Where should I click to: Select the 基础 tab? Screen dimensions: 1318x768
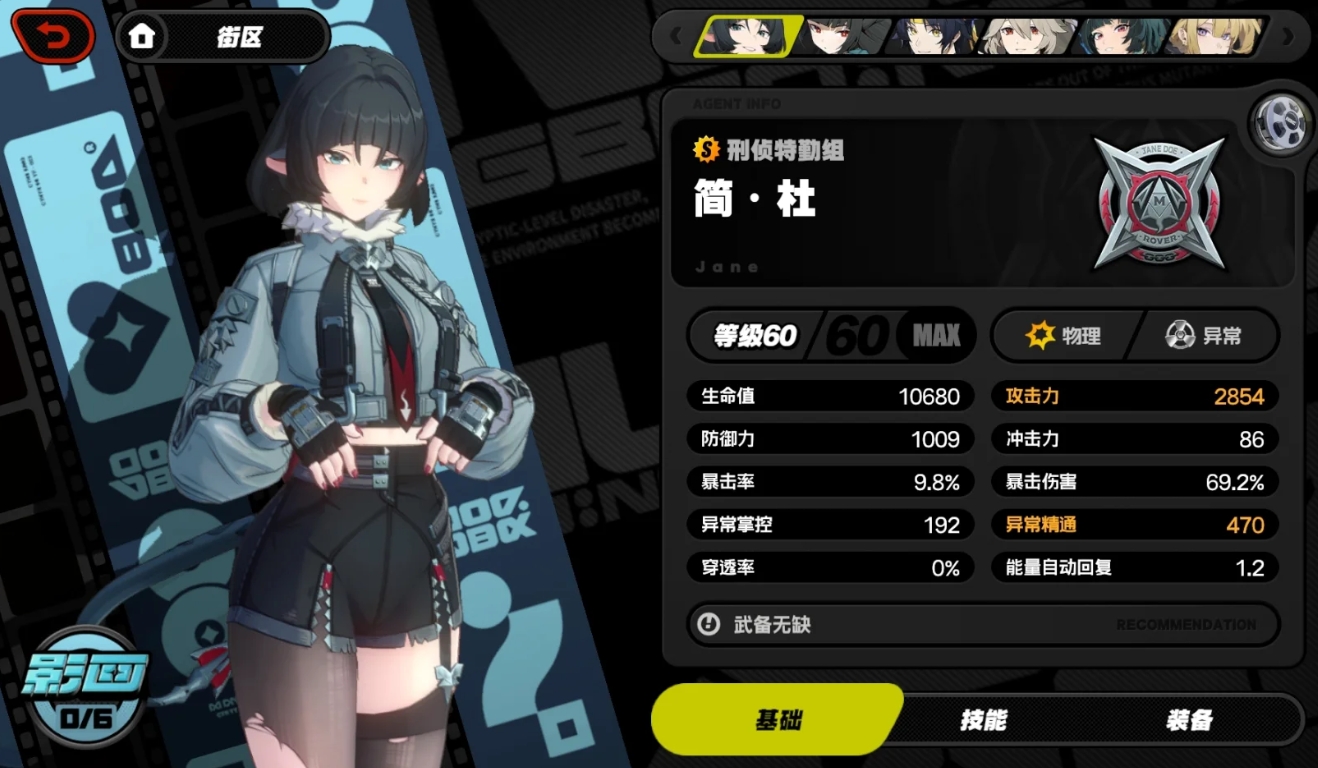[x=777, y=720]
